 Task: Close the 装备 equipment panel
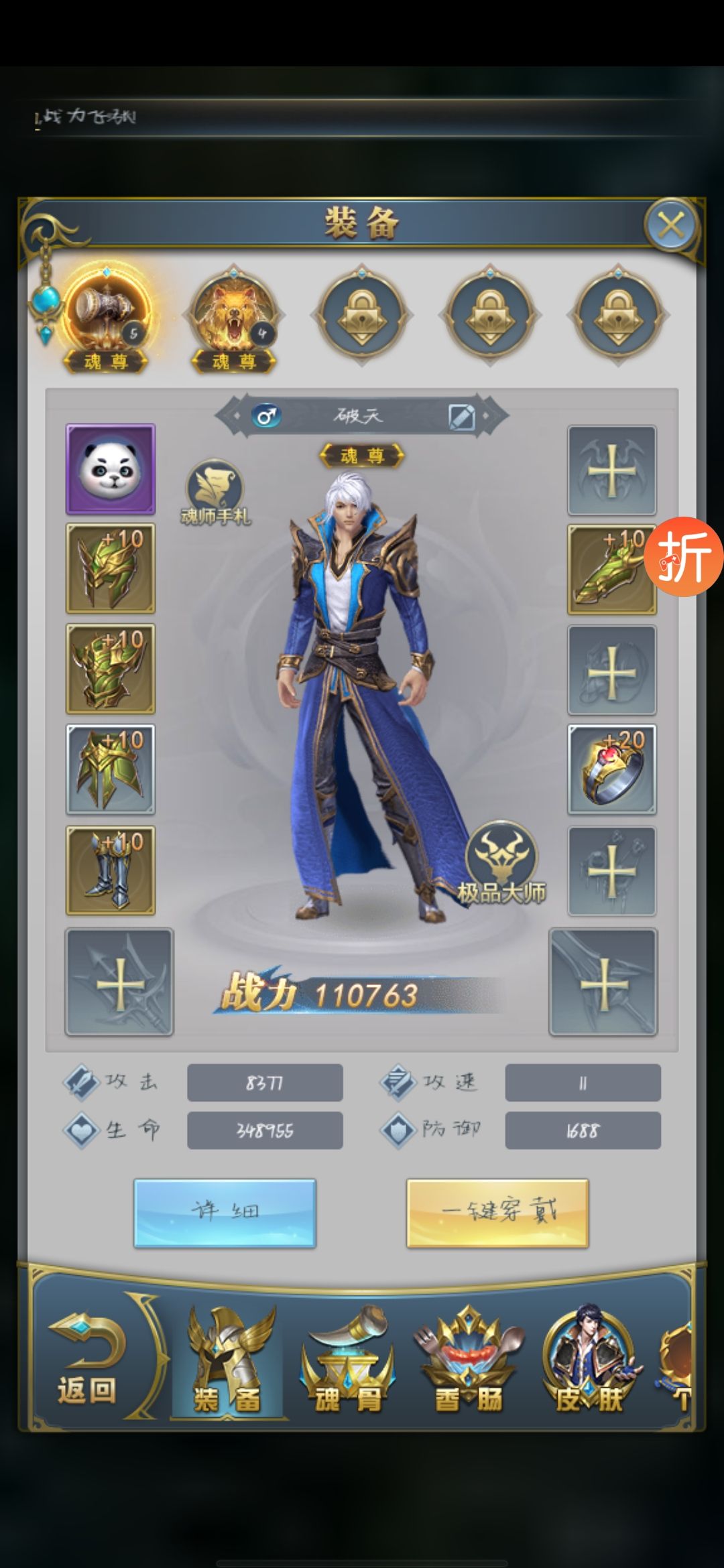tap(671, 225)
